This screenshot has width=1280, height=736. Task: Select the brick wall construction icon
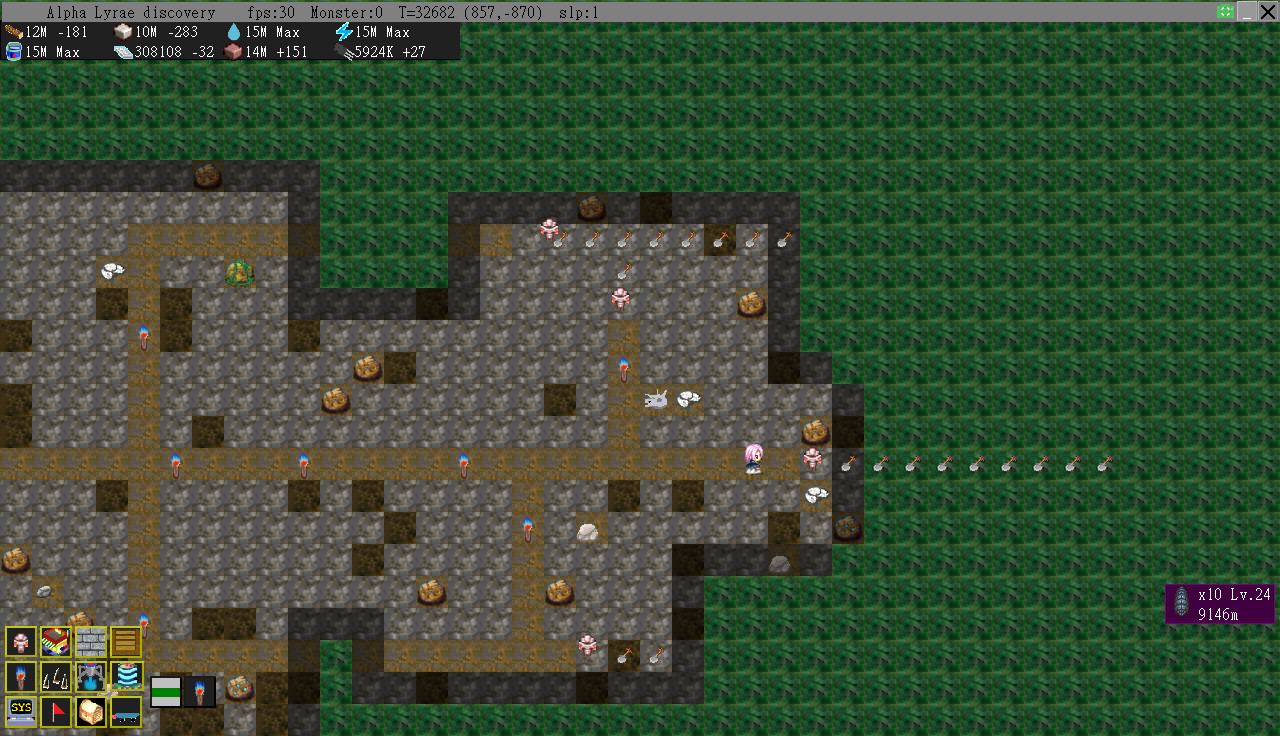(91, 641)
